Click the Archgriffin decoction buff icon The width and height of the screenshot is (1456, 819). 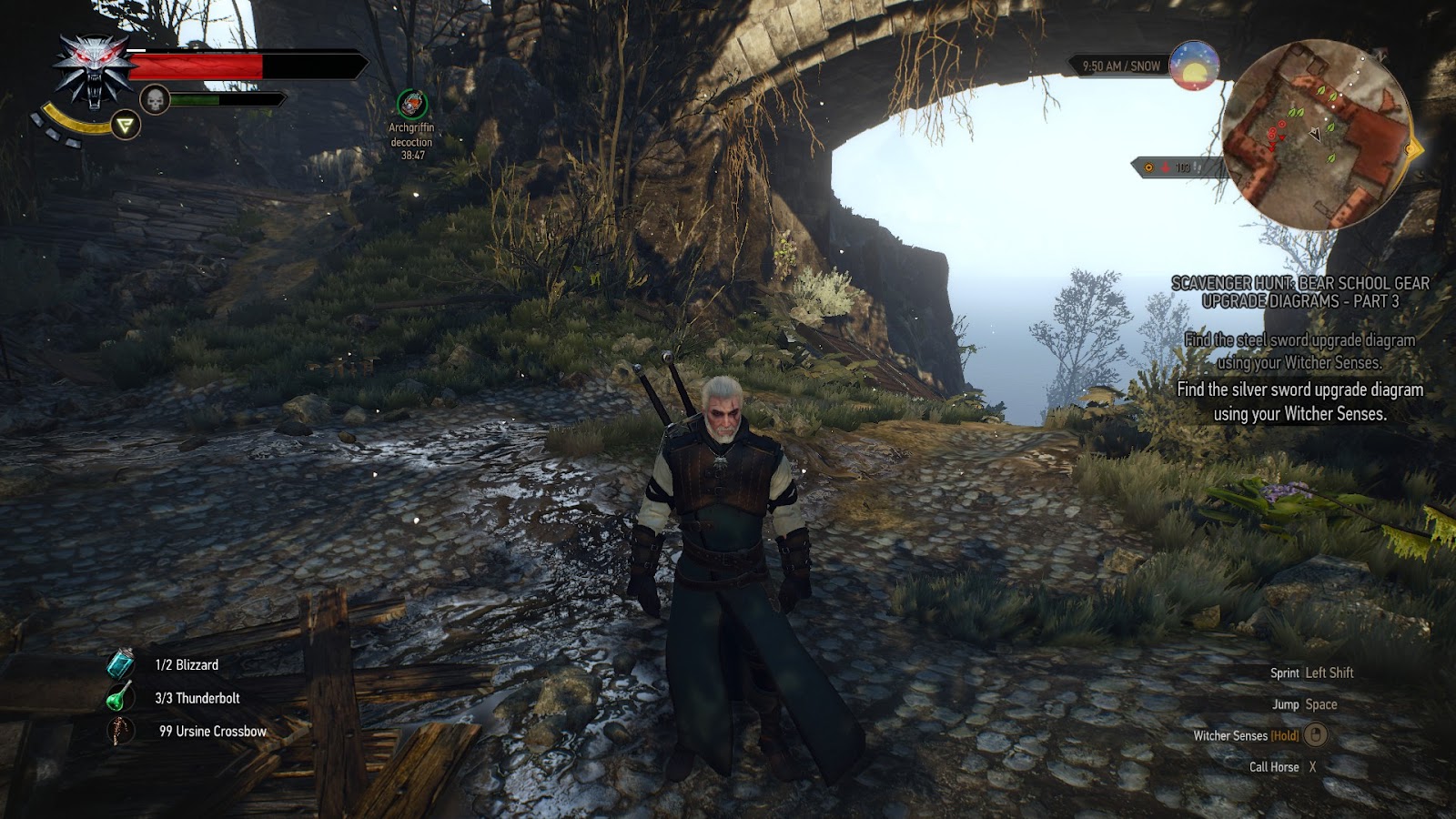[412, 105]
